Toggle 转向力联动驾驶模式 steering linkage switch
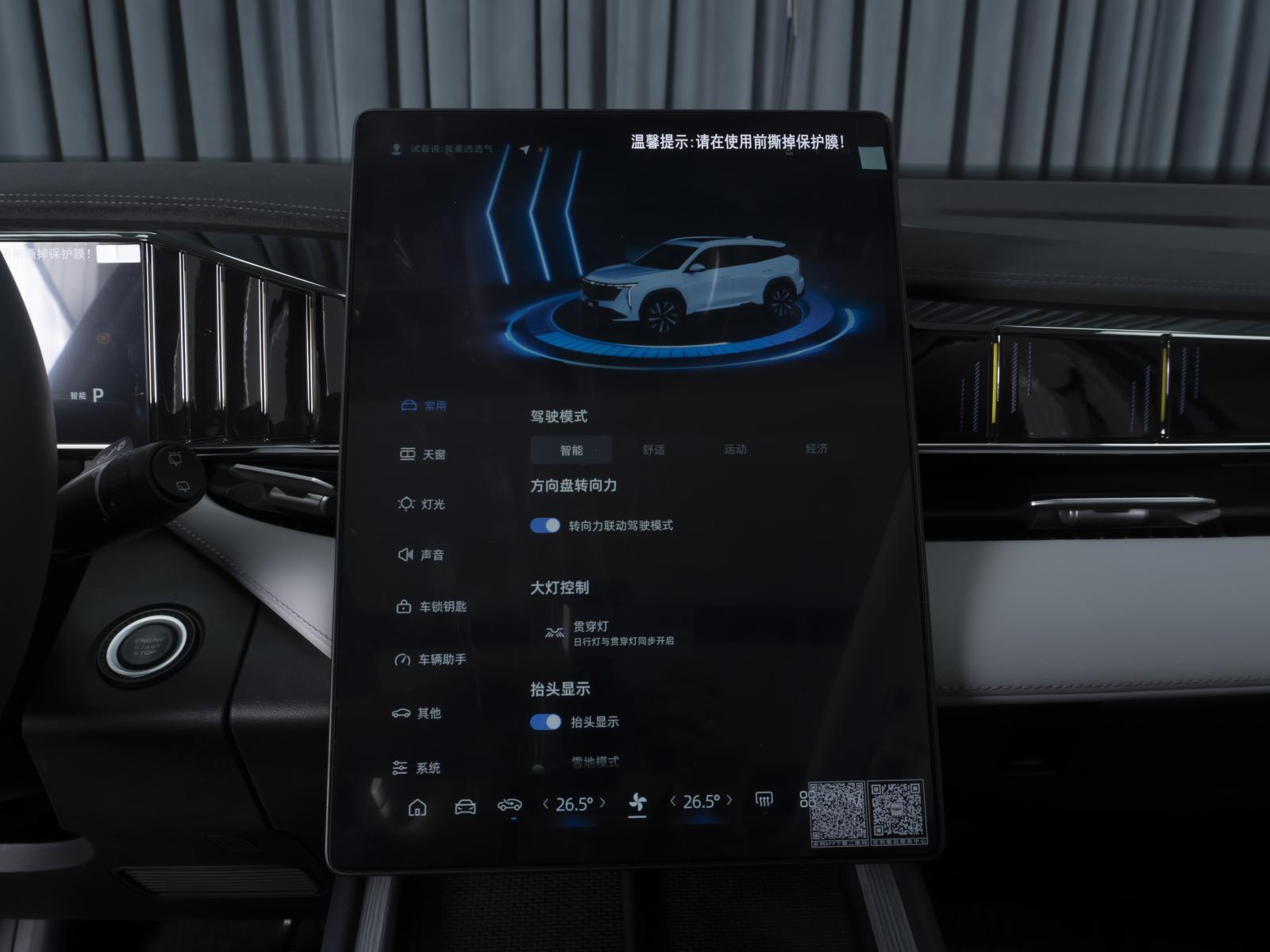This screenshot has width=1270, height=952. pyautogui.click(x=545, y=525)
